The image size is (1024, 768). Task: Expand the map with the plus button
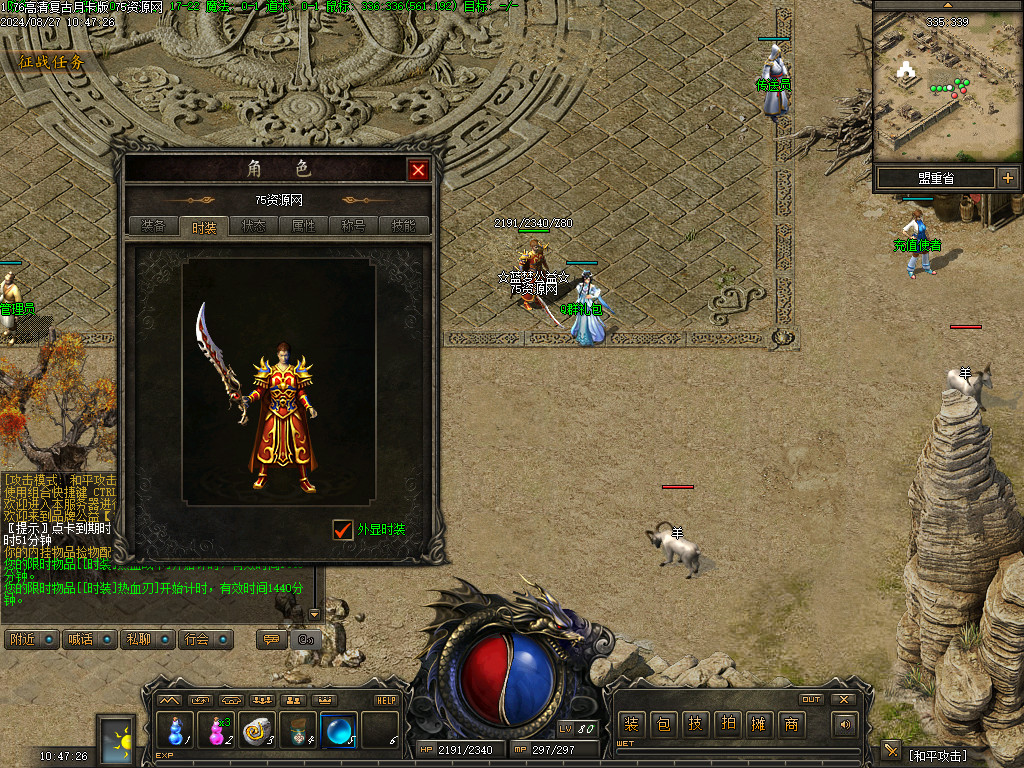1007,178
